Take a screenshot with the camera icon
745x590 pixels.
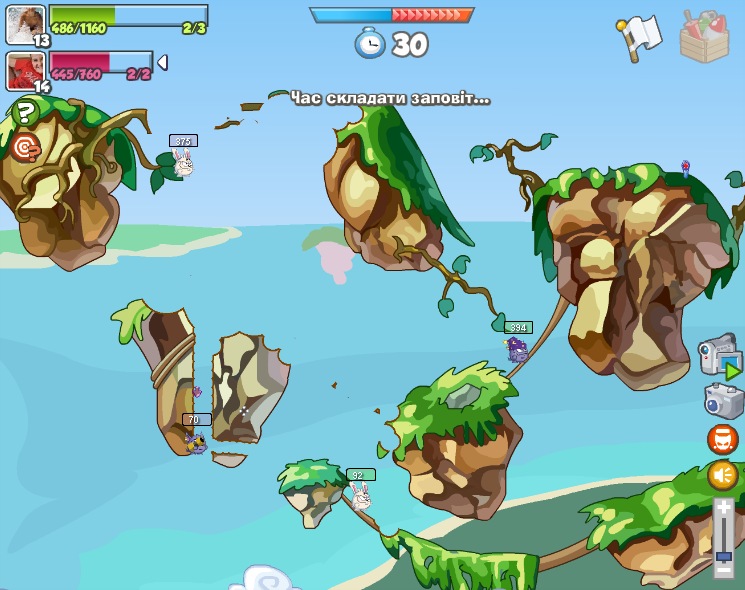tap(722, 401)
